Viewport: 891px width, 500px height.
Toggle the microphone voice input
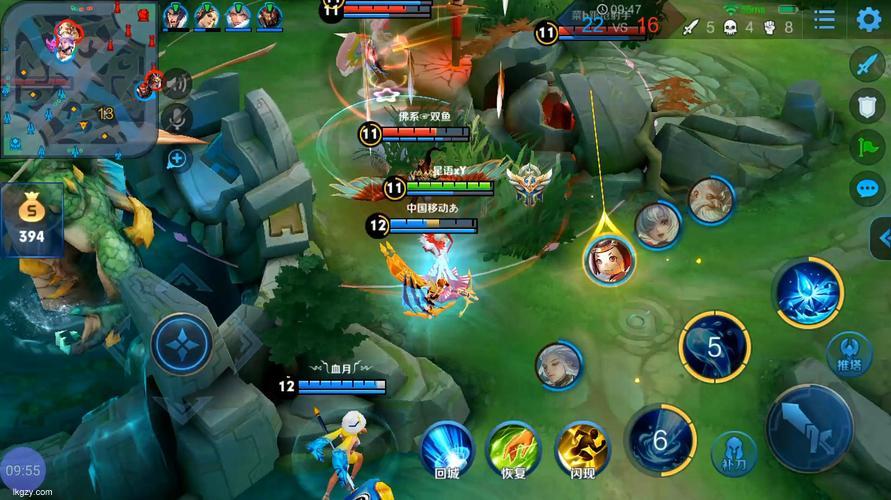pyautogui.click(x=177, y=118)
